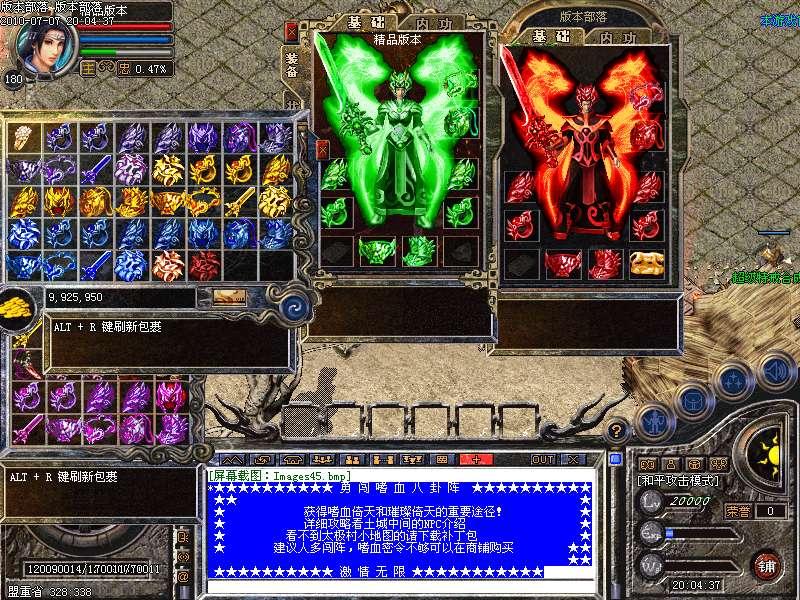Open the help question mark button

click(x=618, y=431)
